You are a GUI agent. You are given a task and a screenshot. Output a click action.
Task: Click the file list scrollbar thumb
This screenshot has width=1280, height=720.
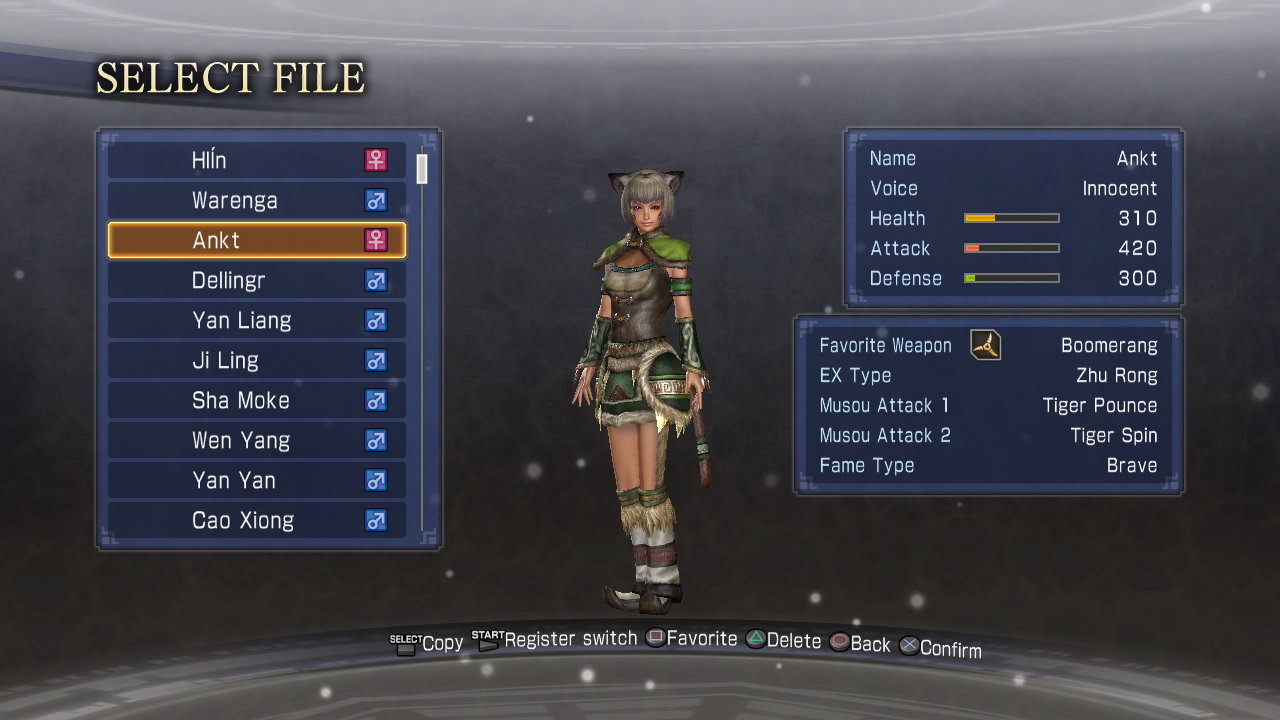pos(422,169)
